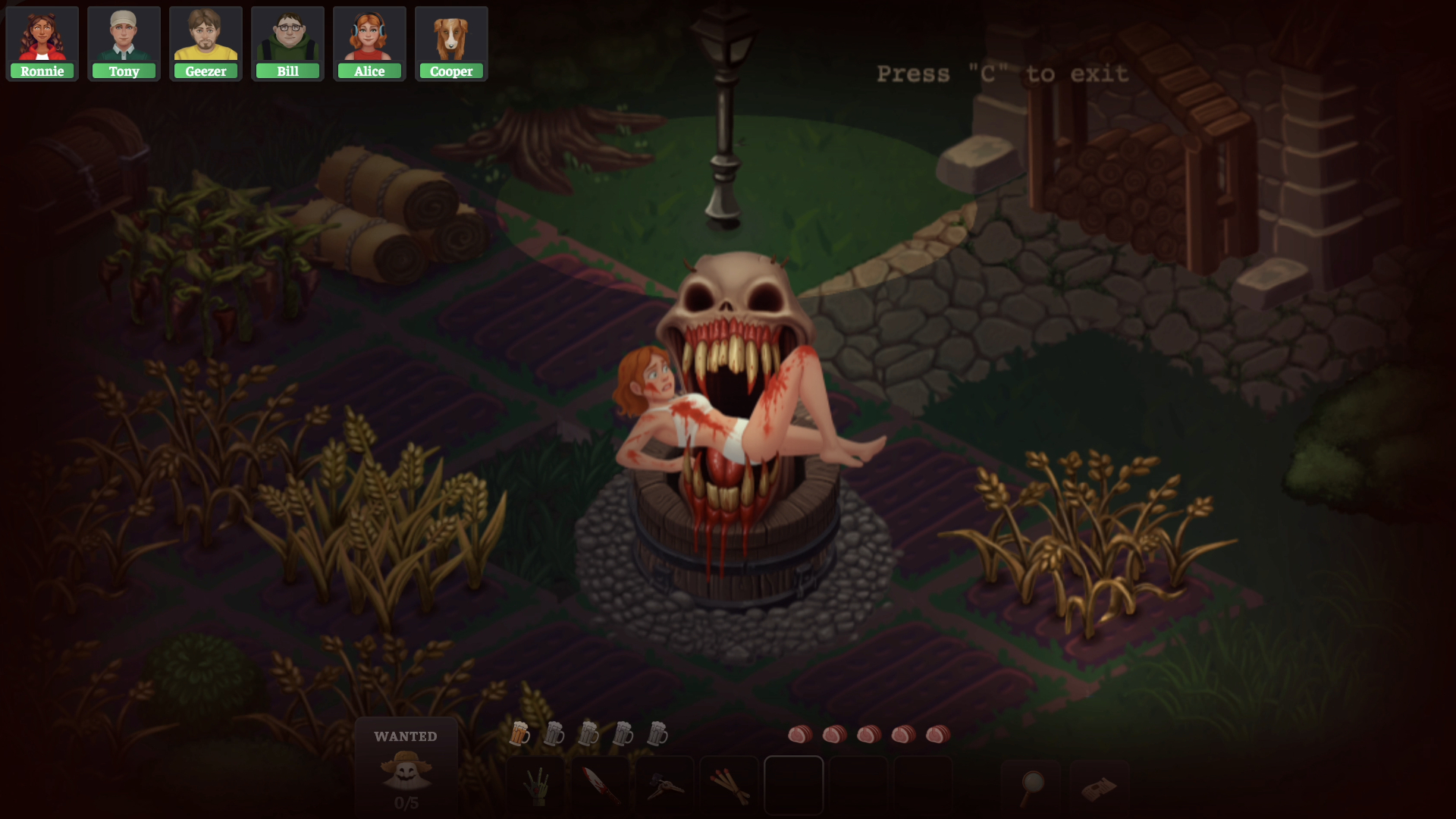The width and height of the screenshot is (1456, 819).
Task: Pick Cooper the dog portrait
Action: pos(451,43)
